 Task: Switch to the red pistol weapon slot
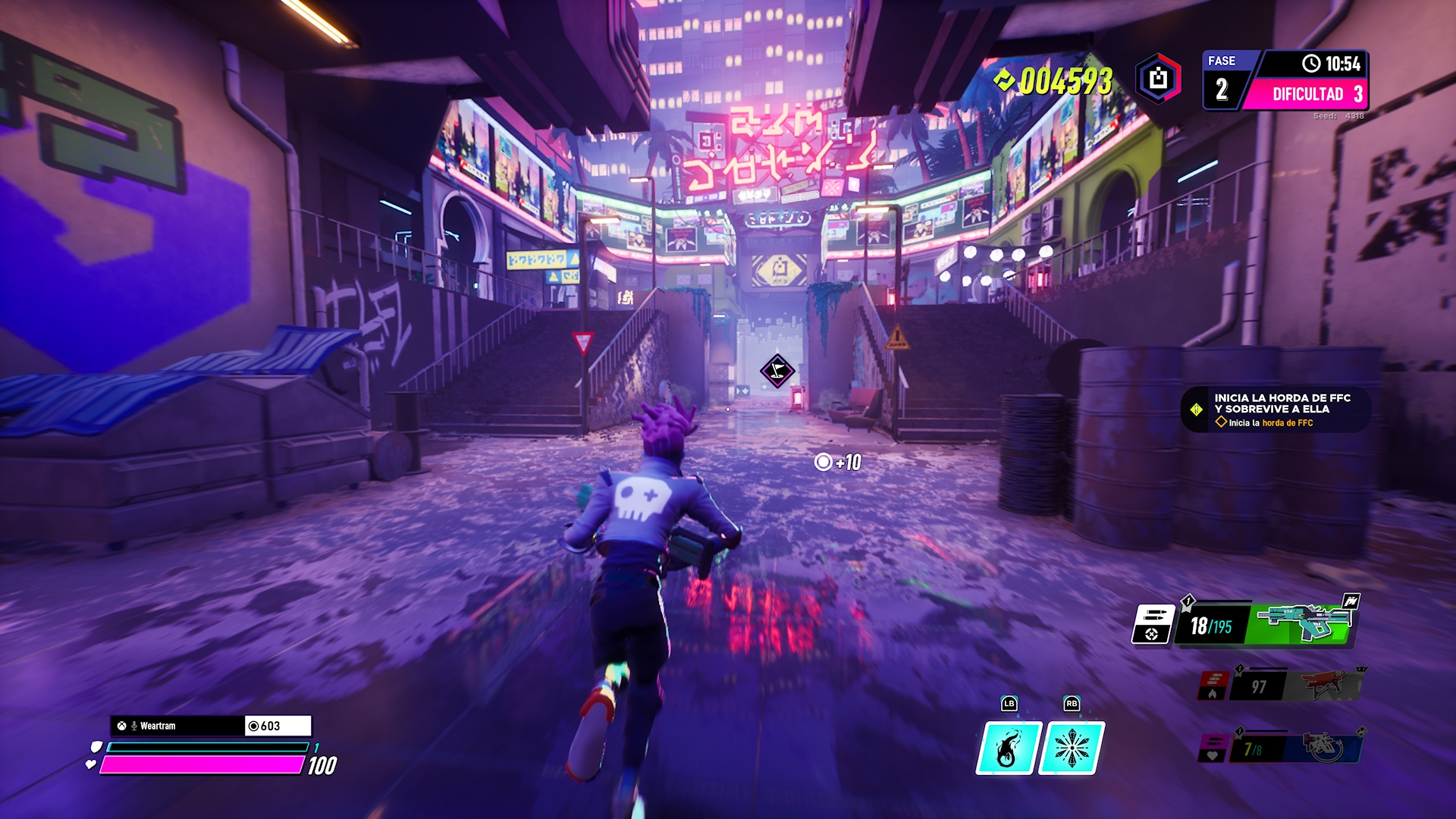click(1331, 685)
